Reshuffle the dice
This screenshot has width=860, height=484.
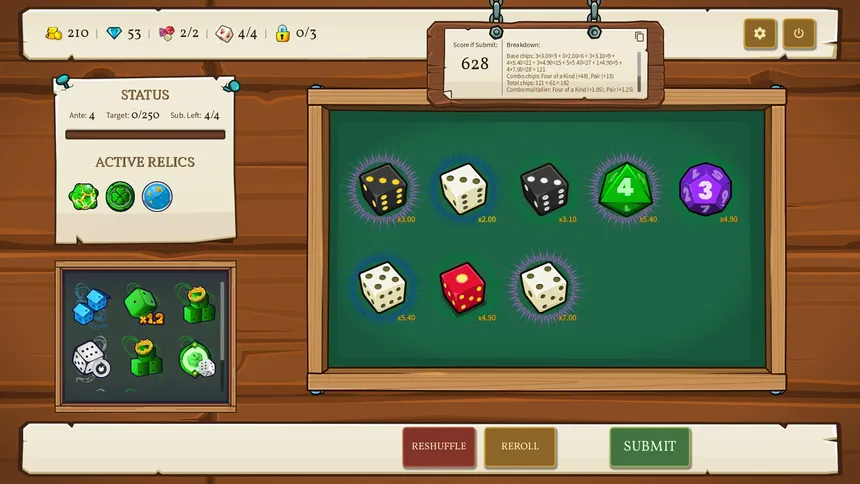click(x=439, y=447)
